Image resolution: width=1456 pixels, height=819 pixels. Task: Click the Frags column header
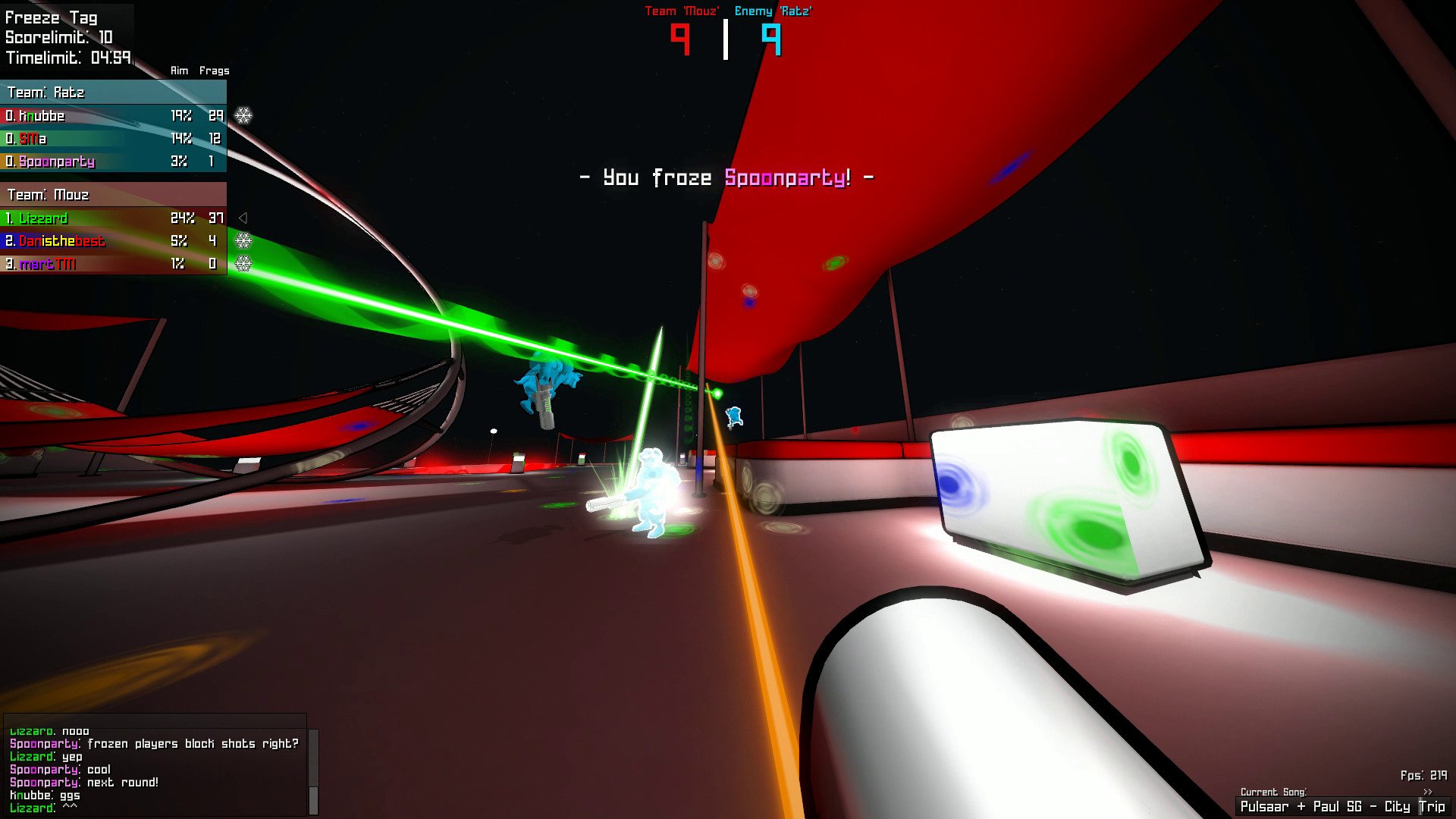point(215,70)
